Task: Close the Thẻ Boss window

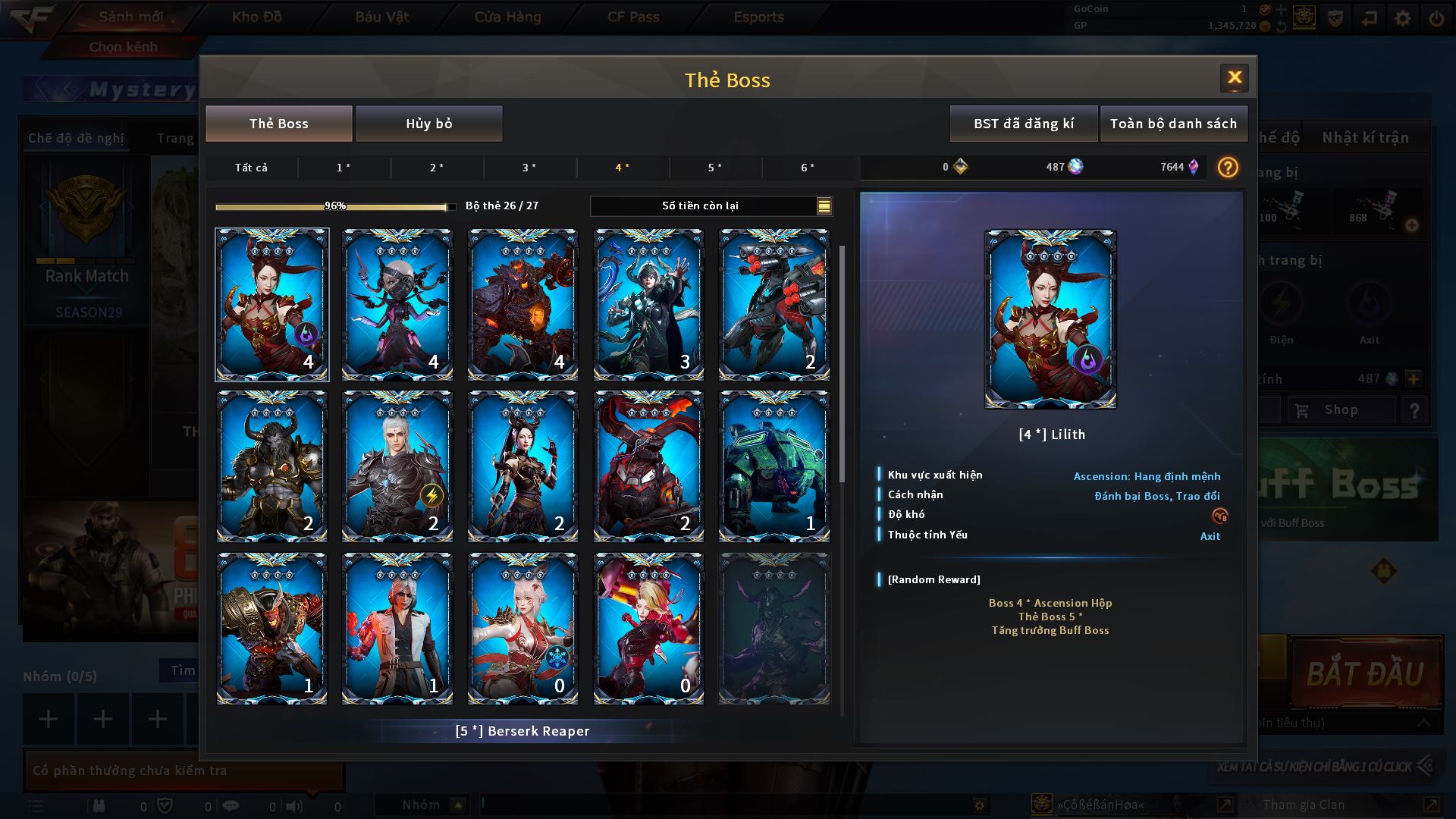Action: (1234, 77)
